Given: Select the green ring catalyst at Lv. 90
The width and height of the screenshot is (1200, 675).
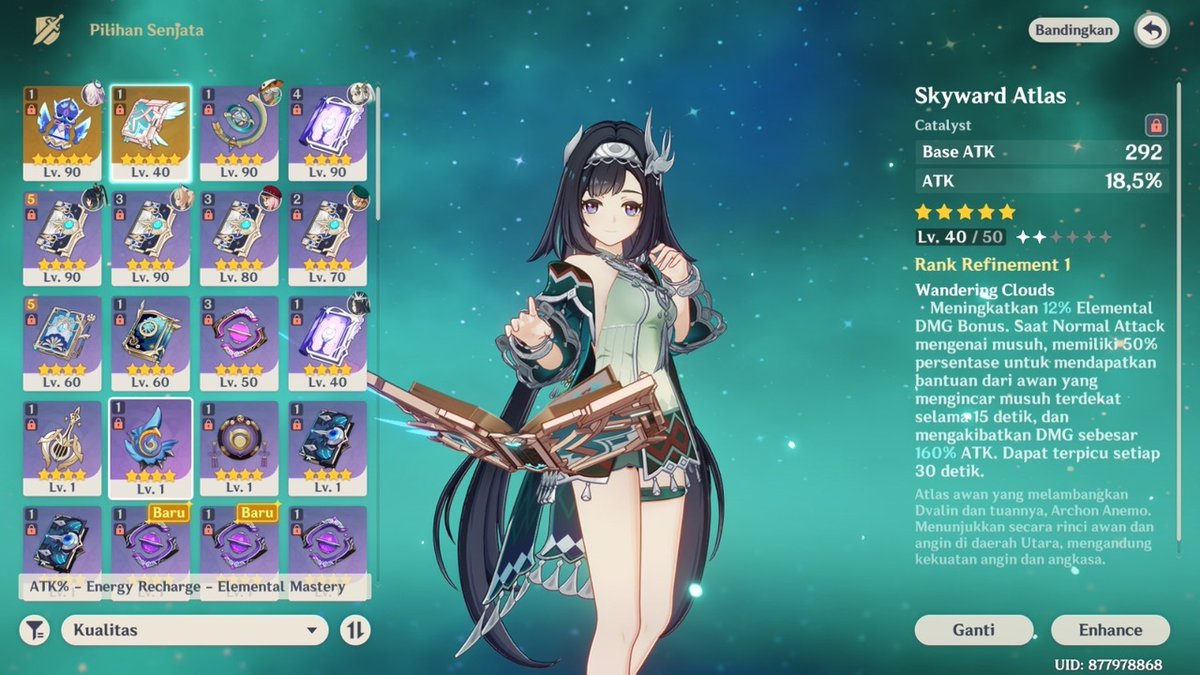Looking at the screenshot, I should (238, 131).
